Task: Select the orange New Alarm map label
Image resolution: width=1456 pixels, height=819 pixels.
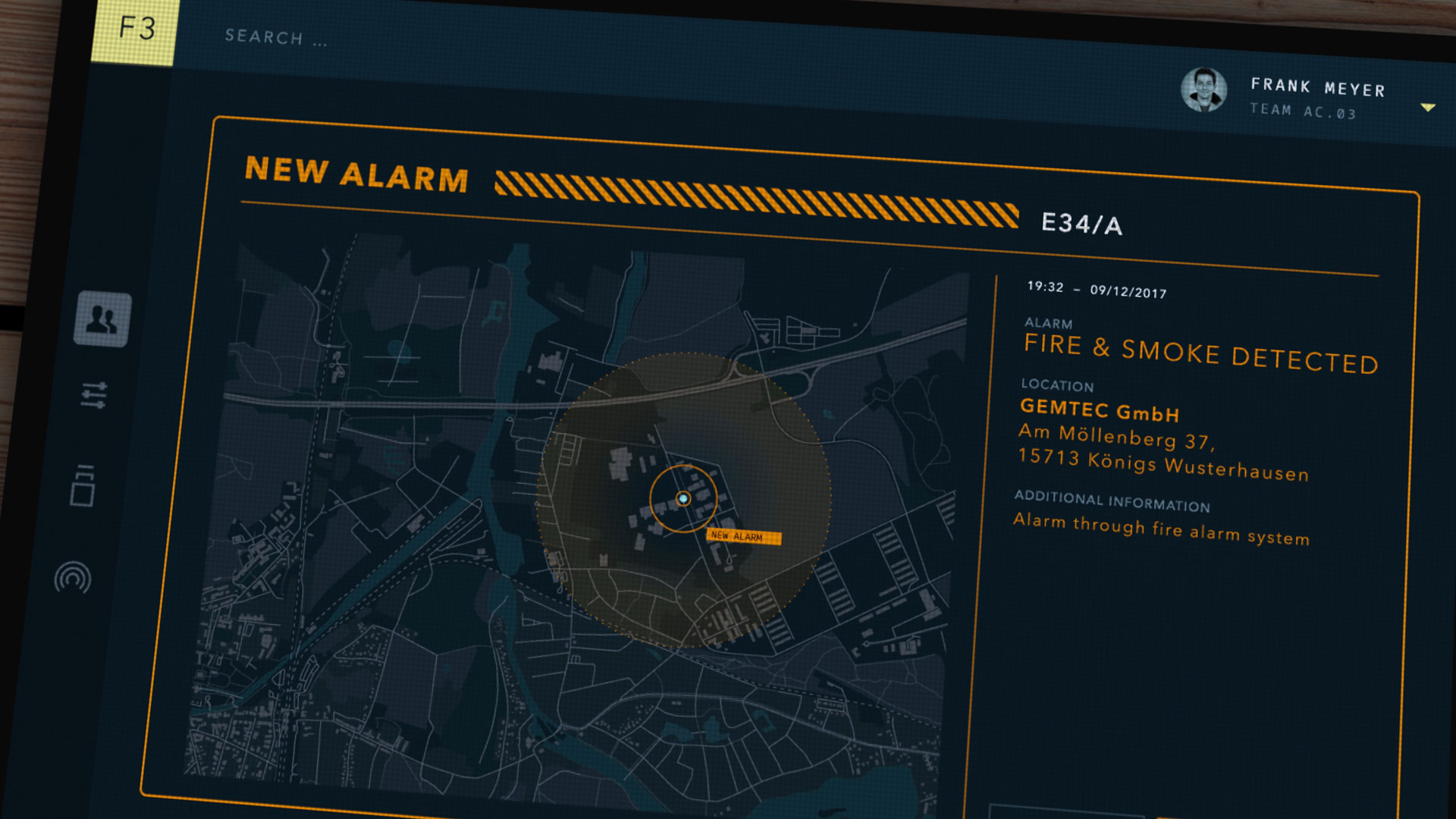Action: click(742, 537)
